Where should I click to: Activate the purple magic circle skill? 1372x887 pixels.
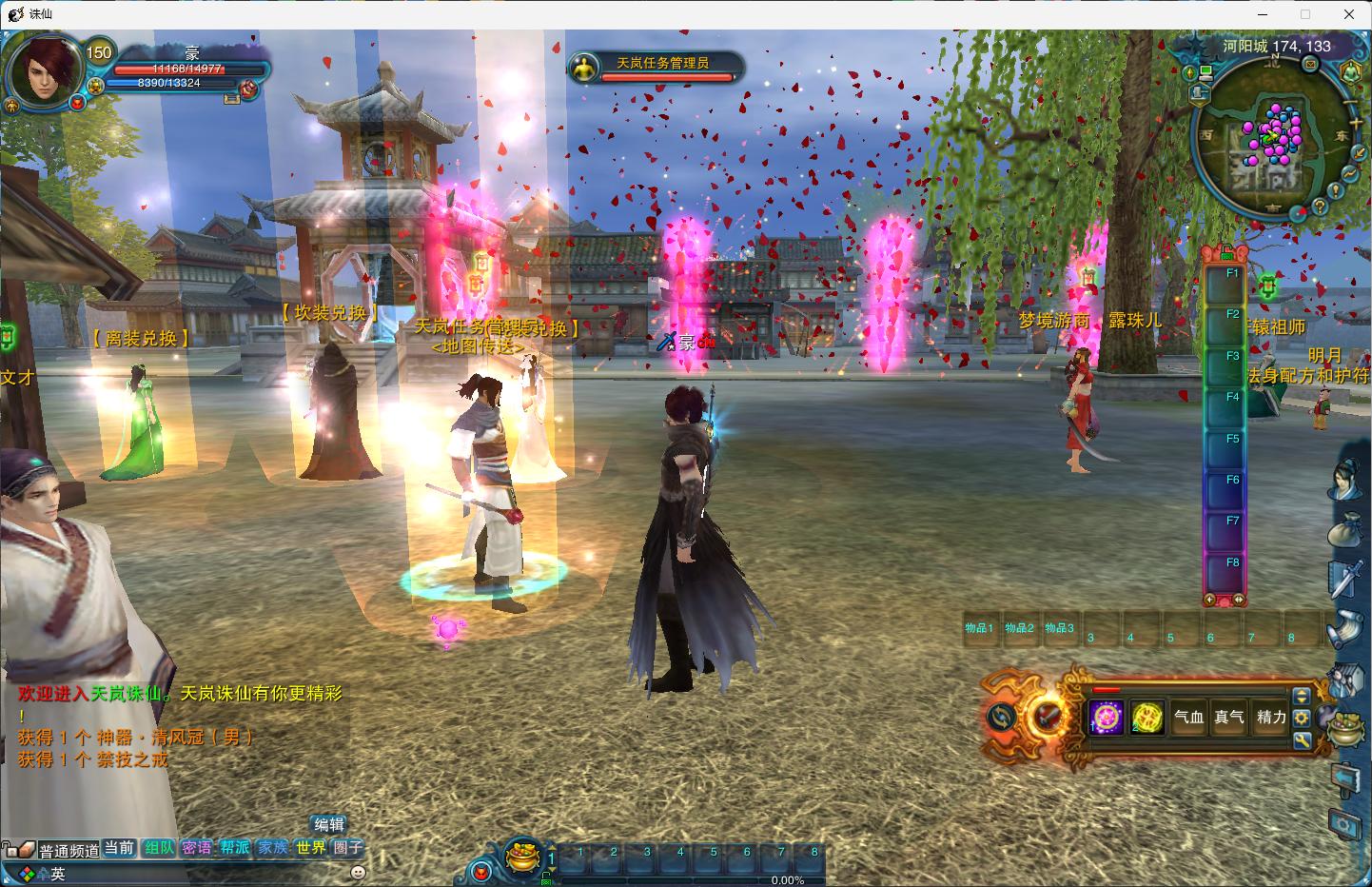tap(1107, 718)
